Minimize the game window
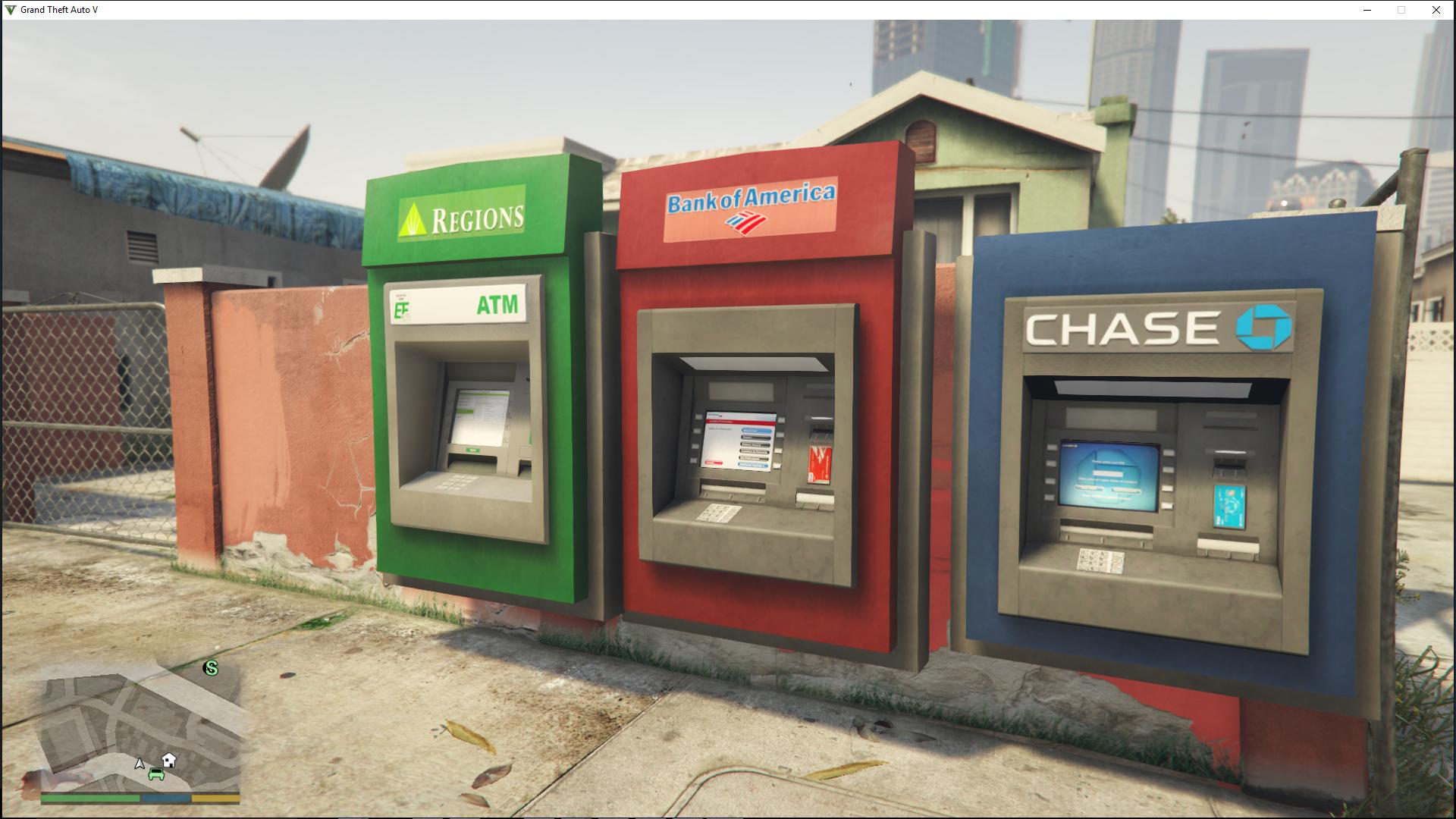 [x=1367, y=10]
